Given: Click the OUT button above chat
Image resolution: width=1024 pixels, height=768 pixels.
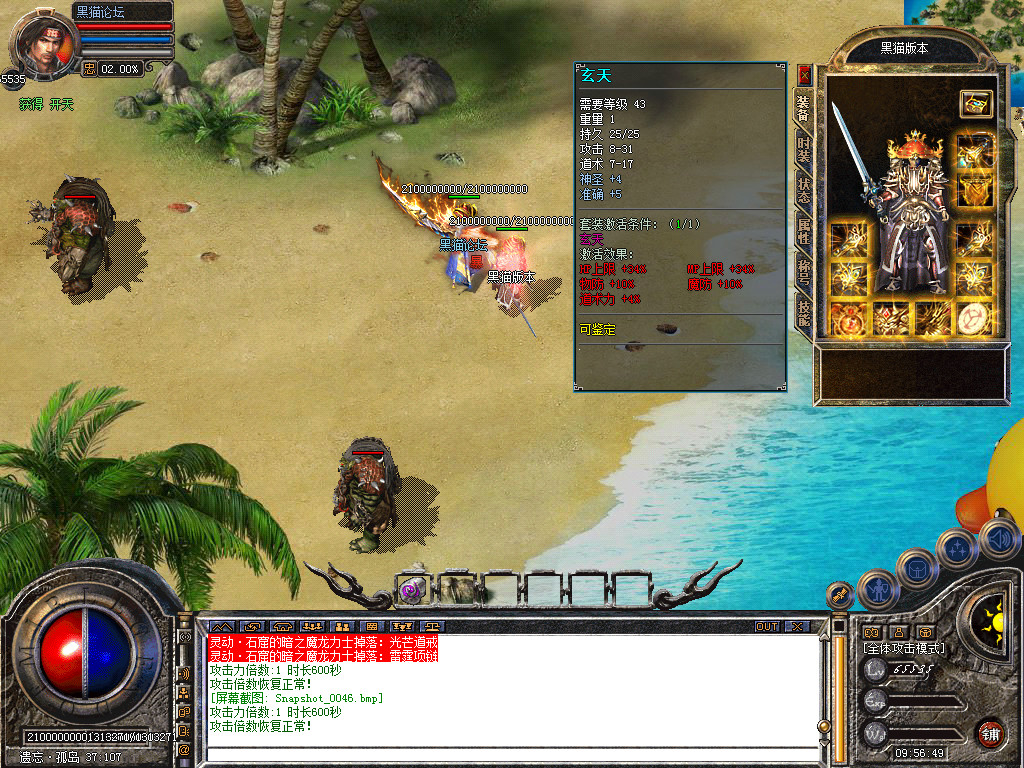Looking at the screenshot, I should pos(767,626).
